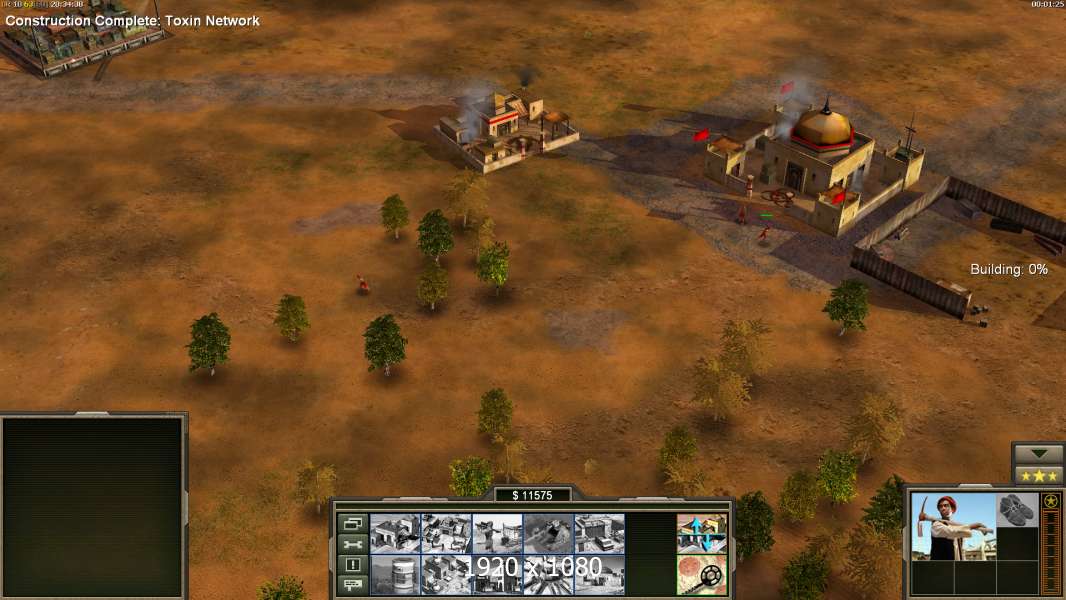This screenshot has height=600, width=1066.
Task: Click the minimap radar panel
Action: tap(94, 507)
